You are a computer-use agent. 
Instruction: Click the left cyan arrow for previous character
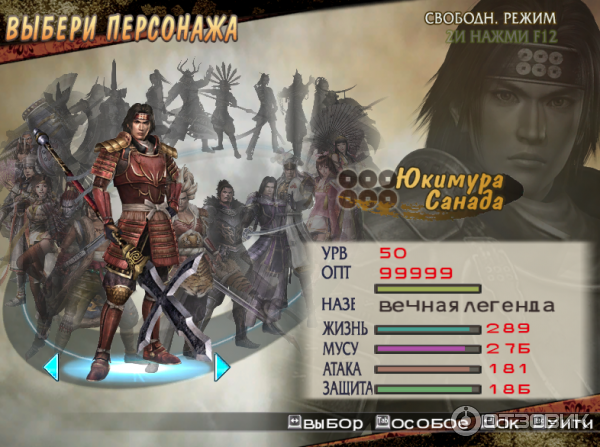(50, 367)
